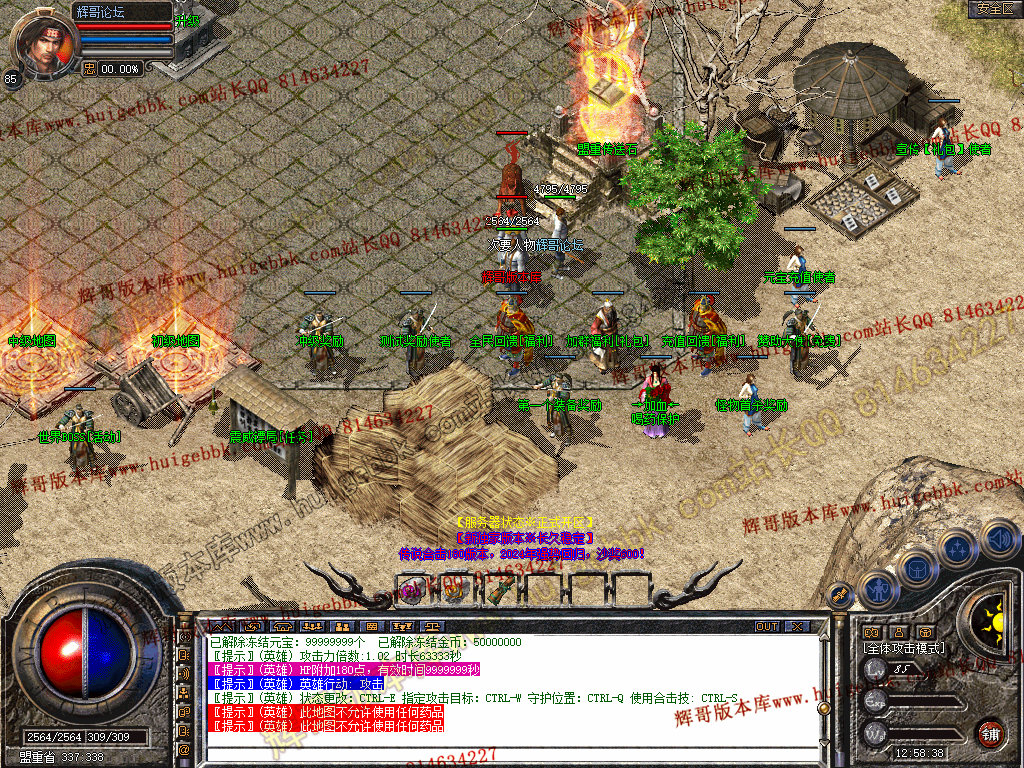Click the 全体攻击模式 attack mode label

[903, 648]
